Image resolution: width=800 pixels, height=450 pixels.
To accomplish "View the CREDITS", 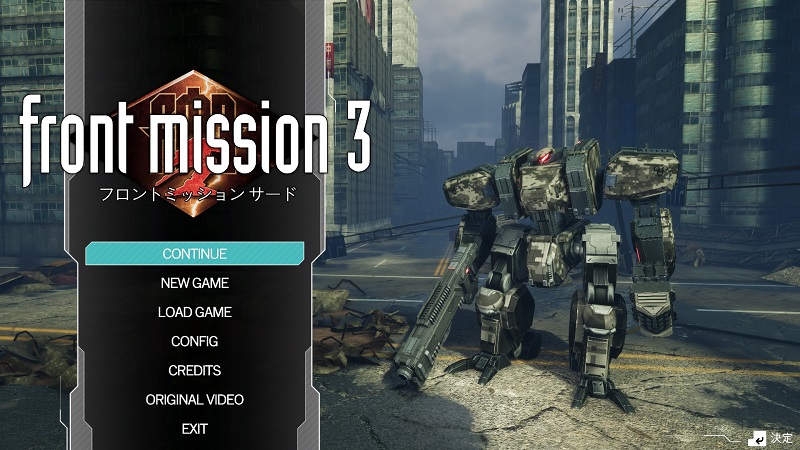I will click(195, 370).
